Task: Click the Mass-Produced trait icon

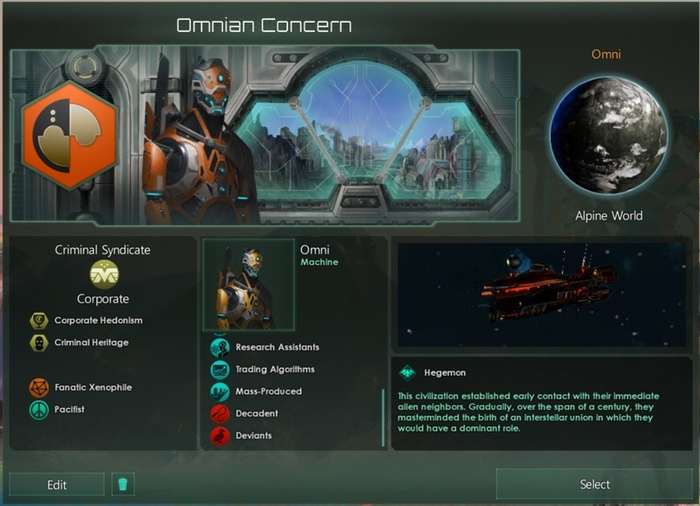Action: [x=220, y=391]
